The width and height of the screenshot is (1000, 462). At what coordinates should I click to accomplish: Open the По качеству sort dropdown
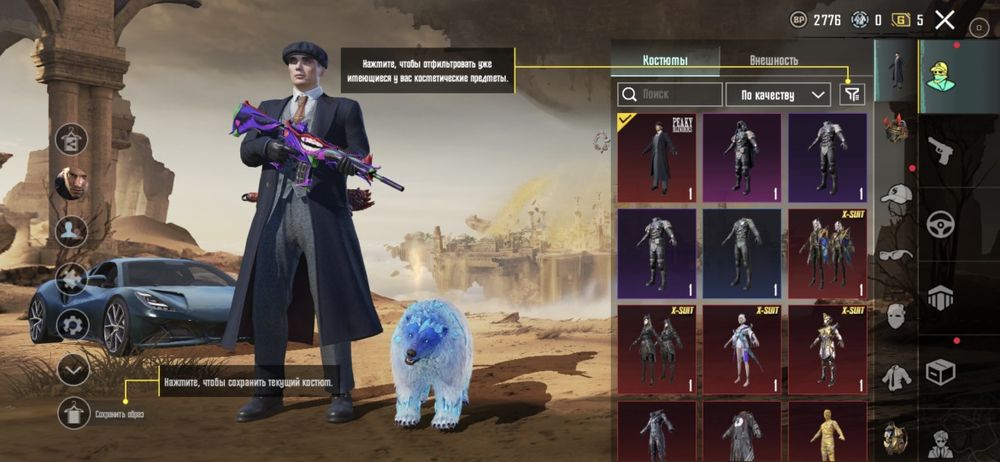(777, 95)
